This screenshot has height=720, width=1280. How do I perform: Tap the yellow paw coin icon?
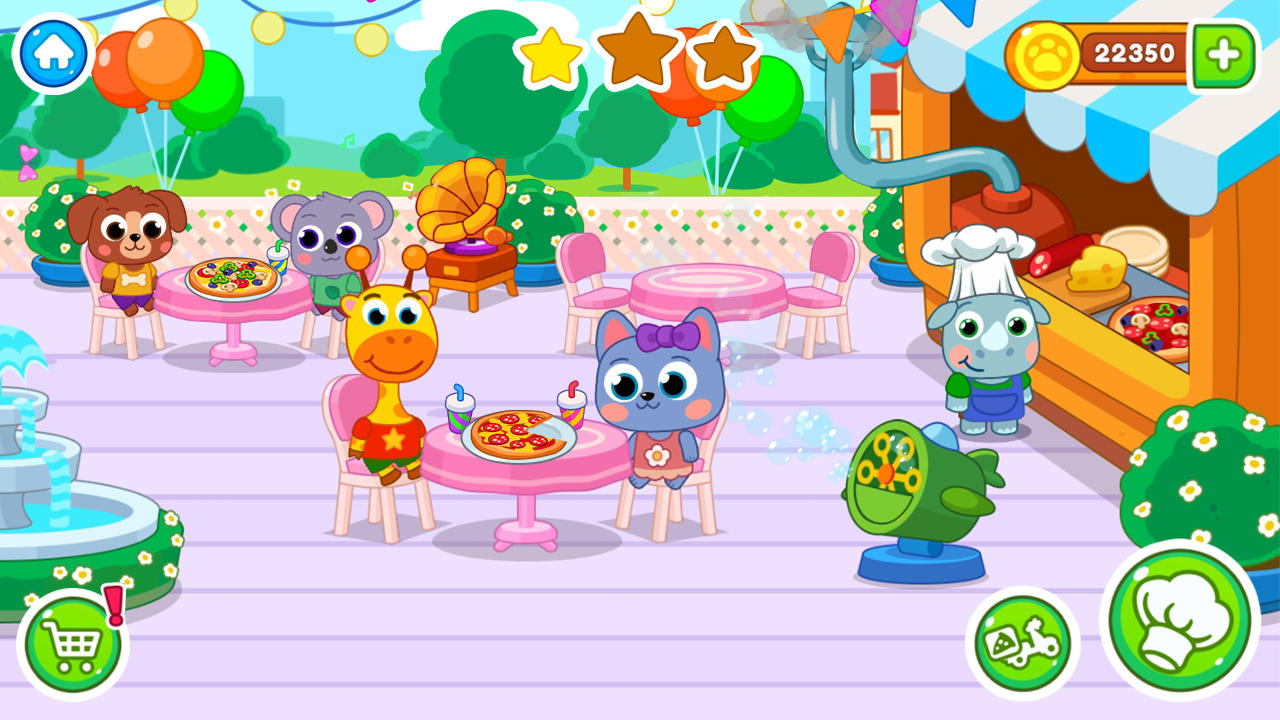click(1048, 57)
